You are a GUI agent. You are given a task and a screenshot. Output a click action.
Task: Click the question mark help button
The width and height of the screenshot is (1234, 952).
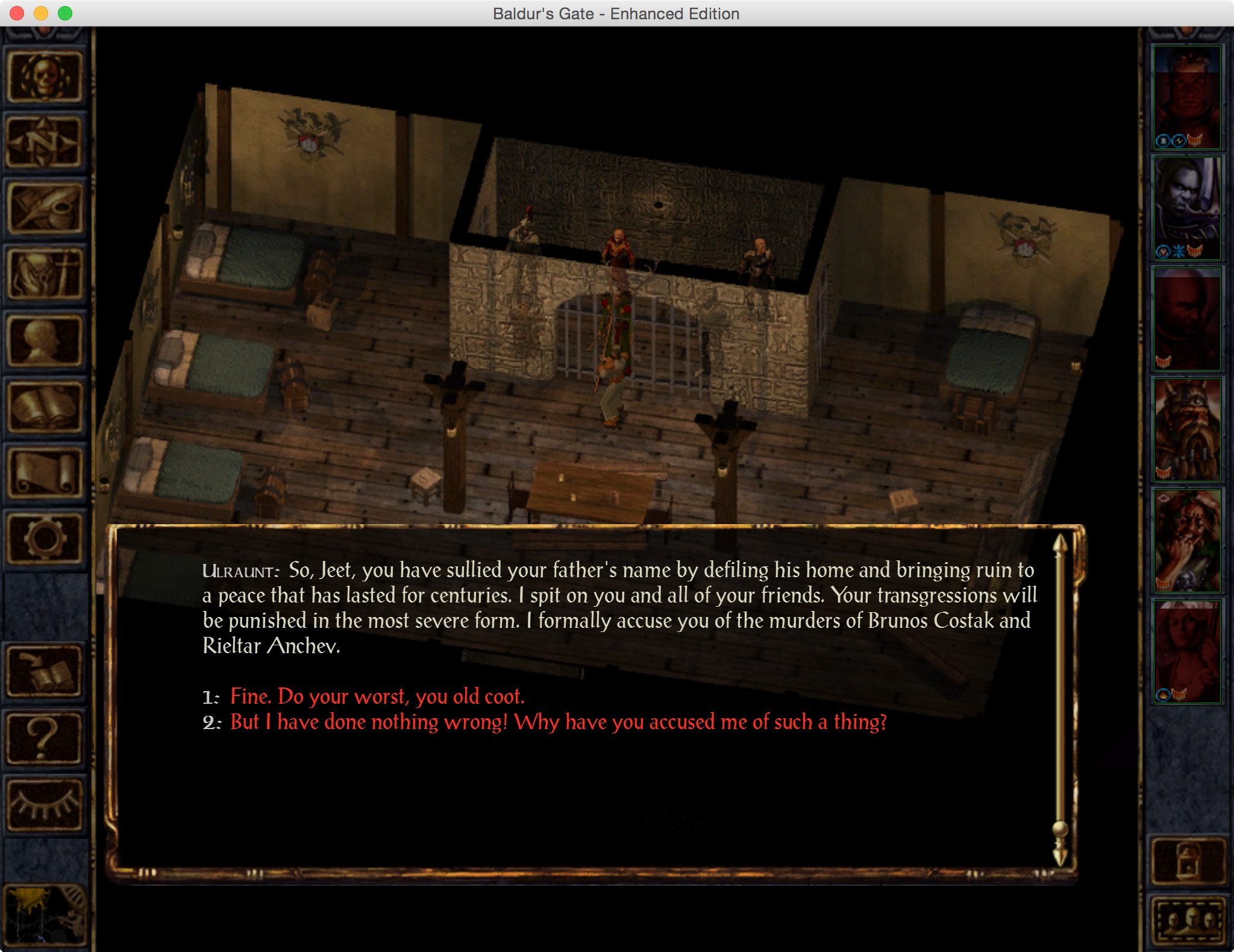[44, 737]
